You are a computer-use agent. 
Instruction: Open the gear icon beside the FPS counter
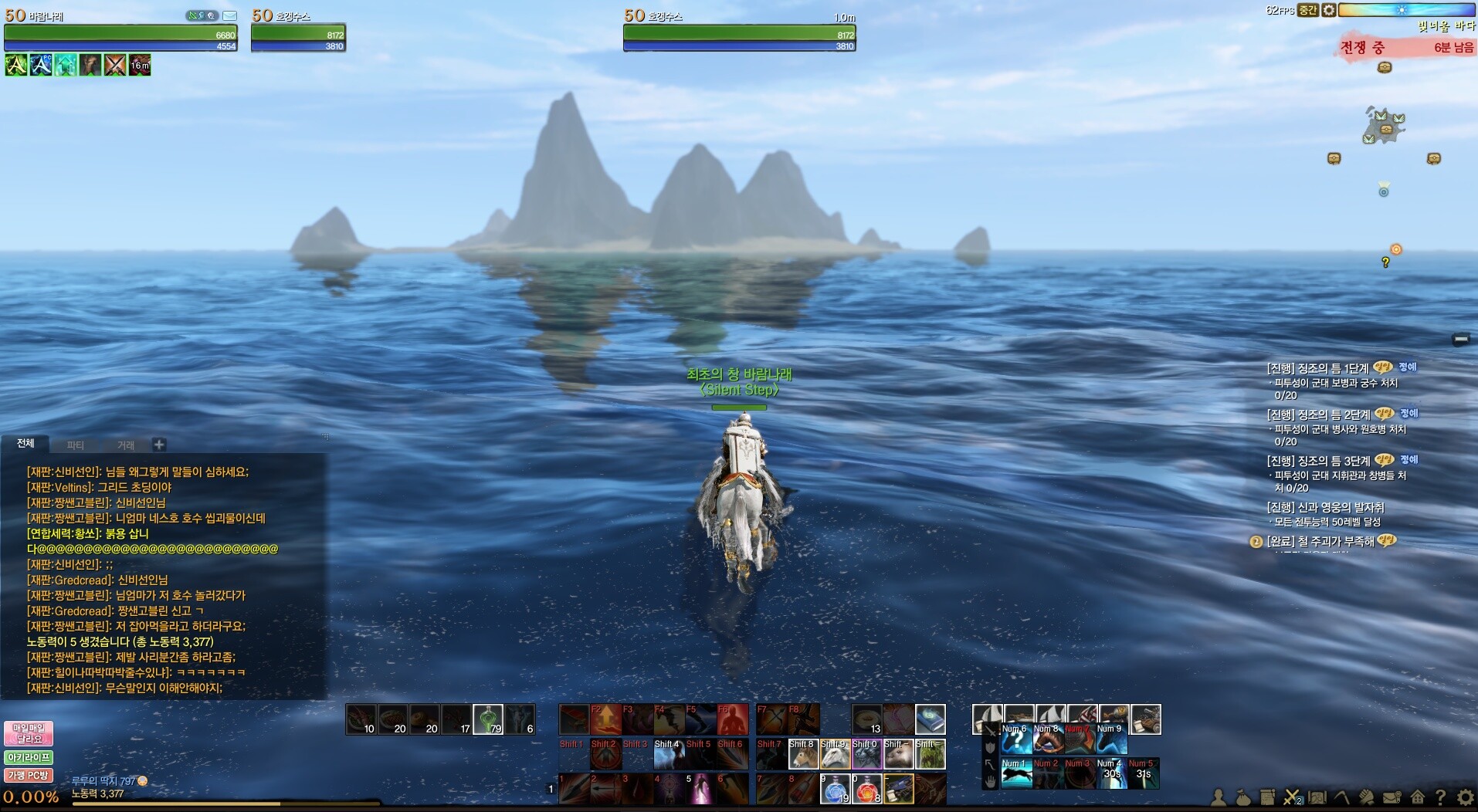[1328, 10]
